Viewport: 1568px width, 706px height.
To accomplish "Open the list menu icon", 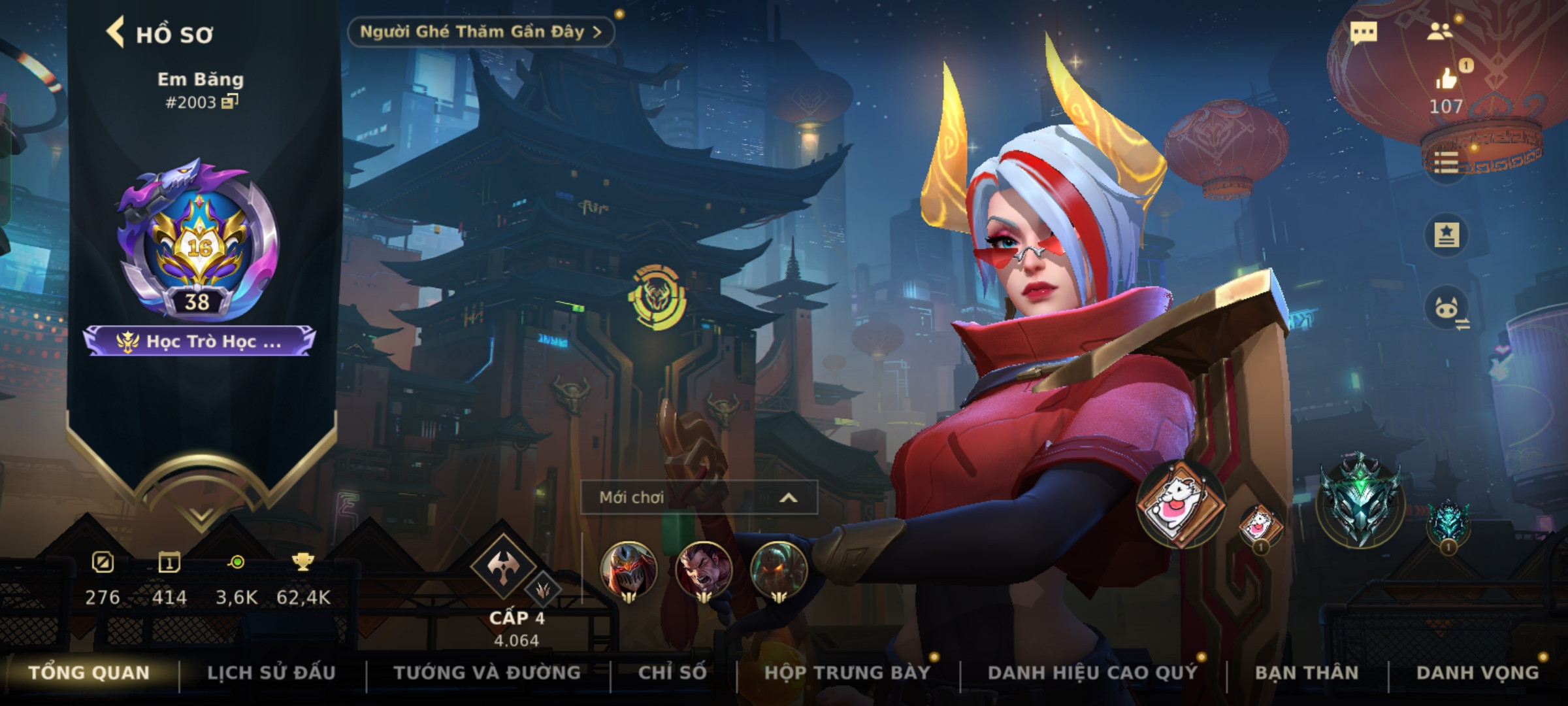I will click(x=1446, y=162).
